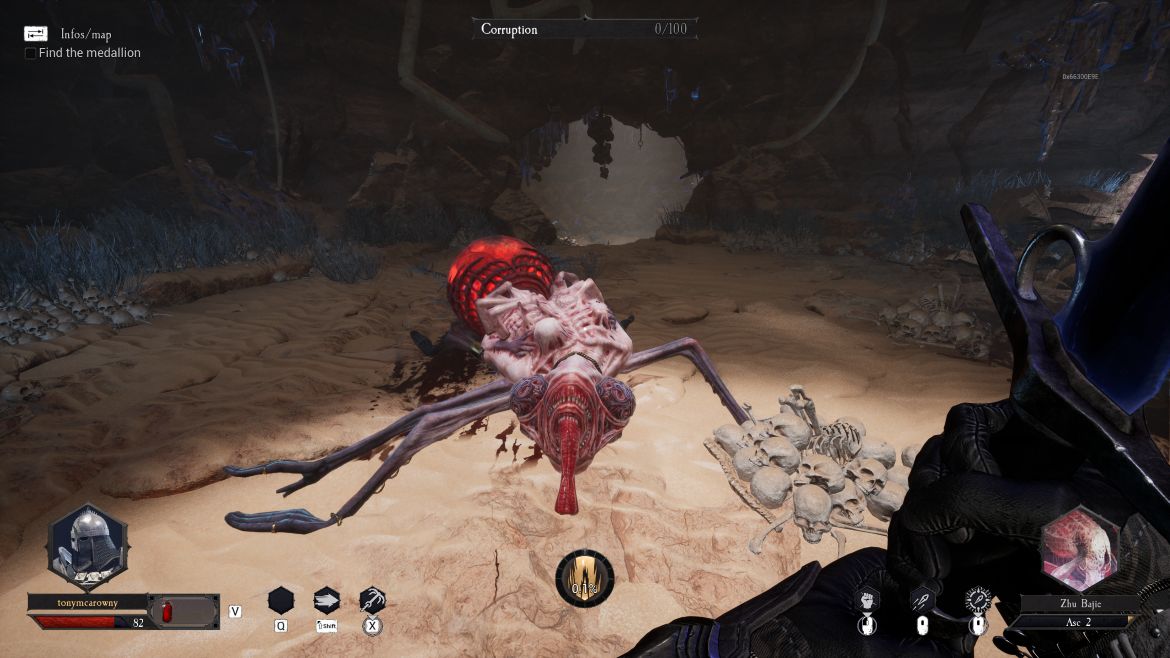Image resolution: width=1170 pixels, height=658 pixels.
Task: Activate the thrown dagger attack icon
Action: (922, 600)
